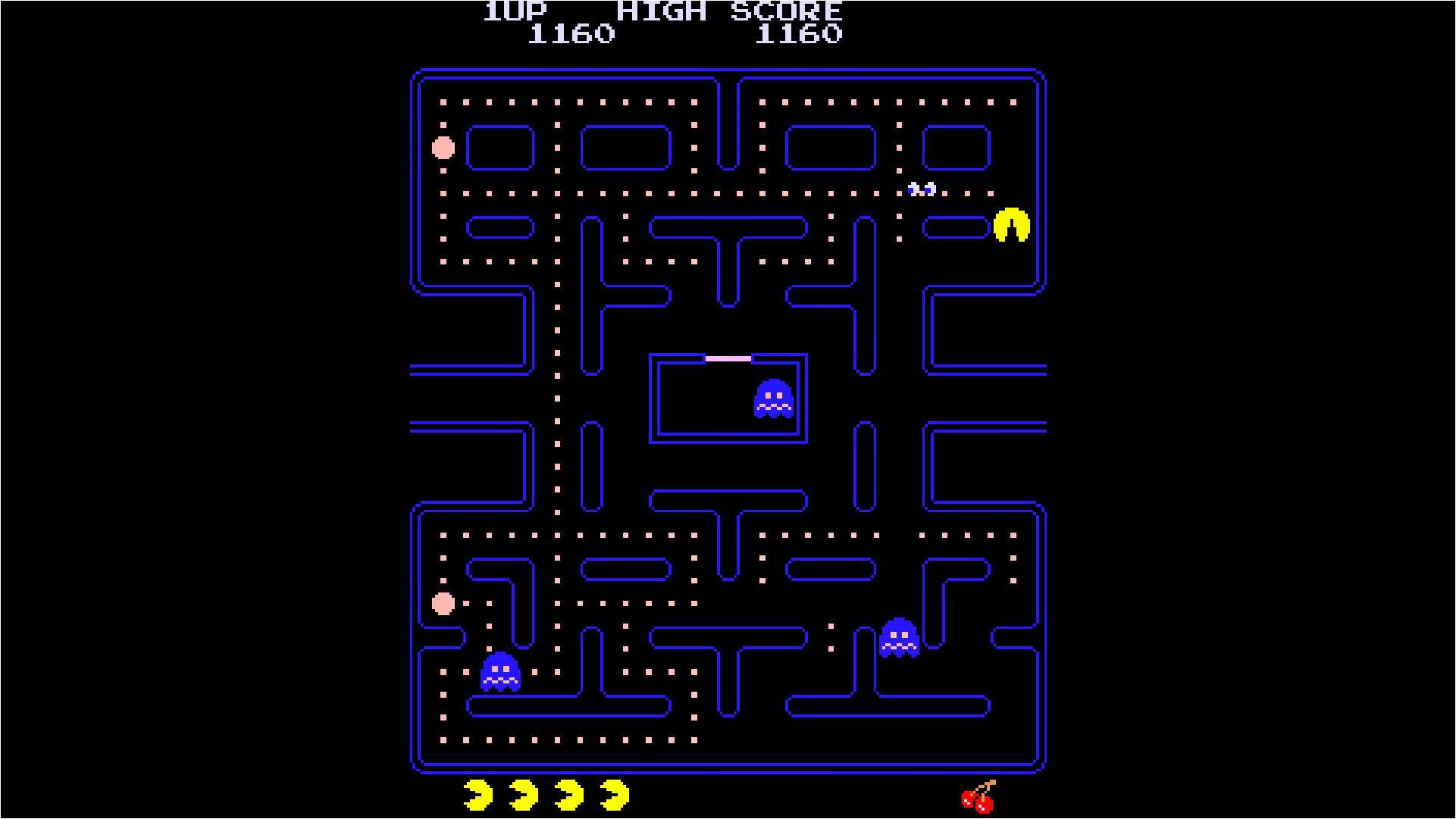The image size is (1456, 819).
Task: Click the player score reading 1160
Action: point(571,33)
